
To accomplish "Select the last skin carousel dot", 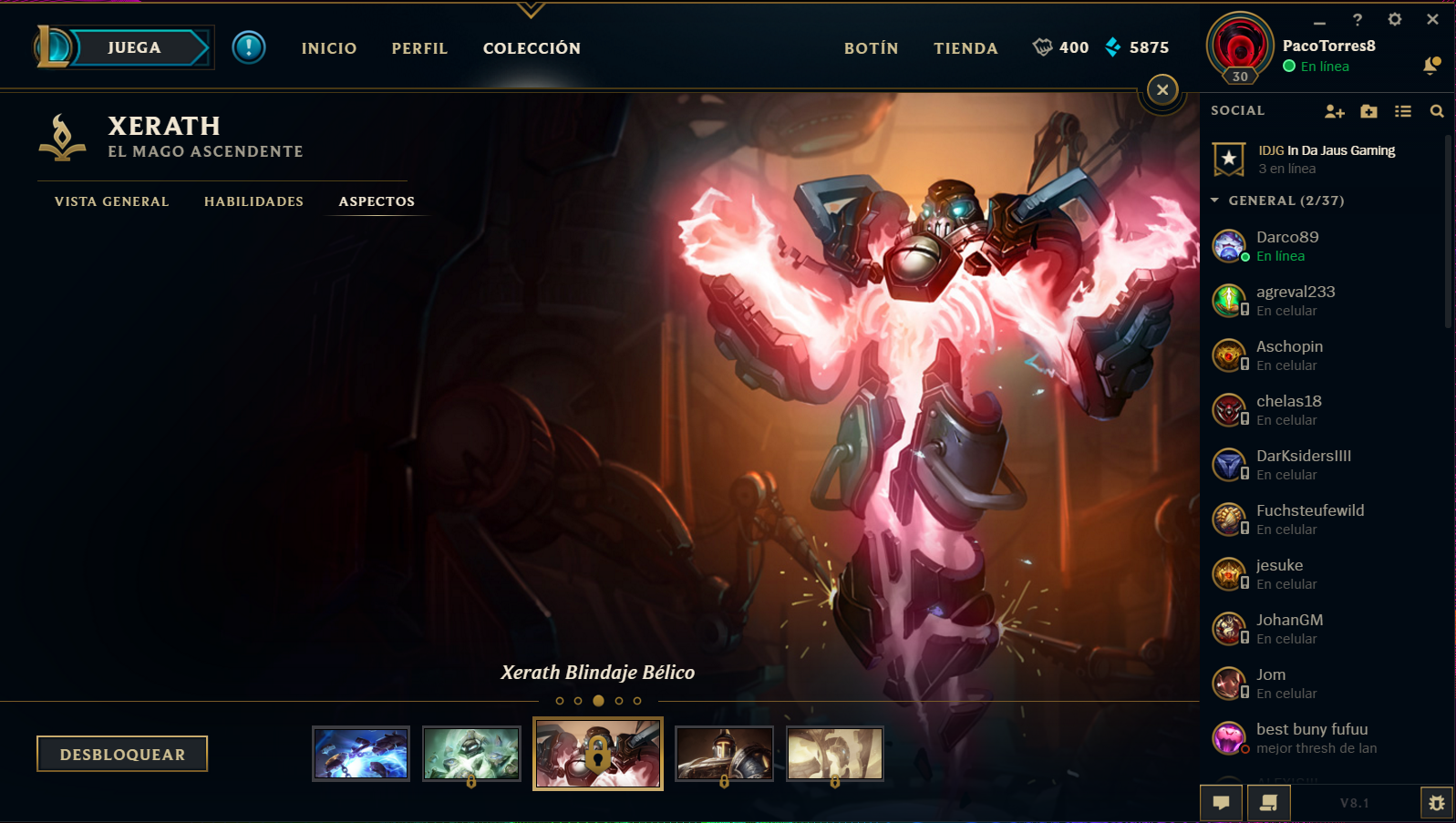I will coord(636,702).
